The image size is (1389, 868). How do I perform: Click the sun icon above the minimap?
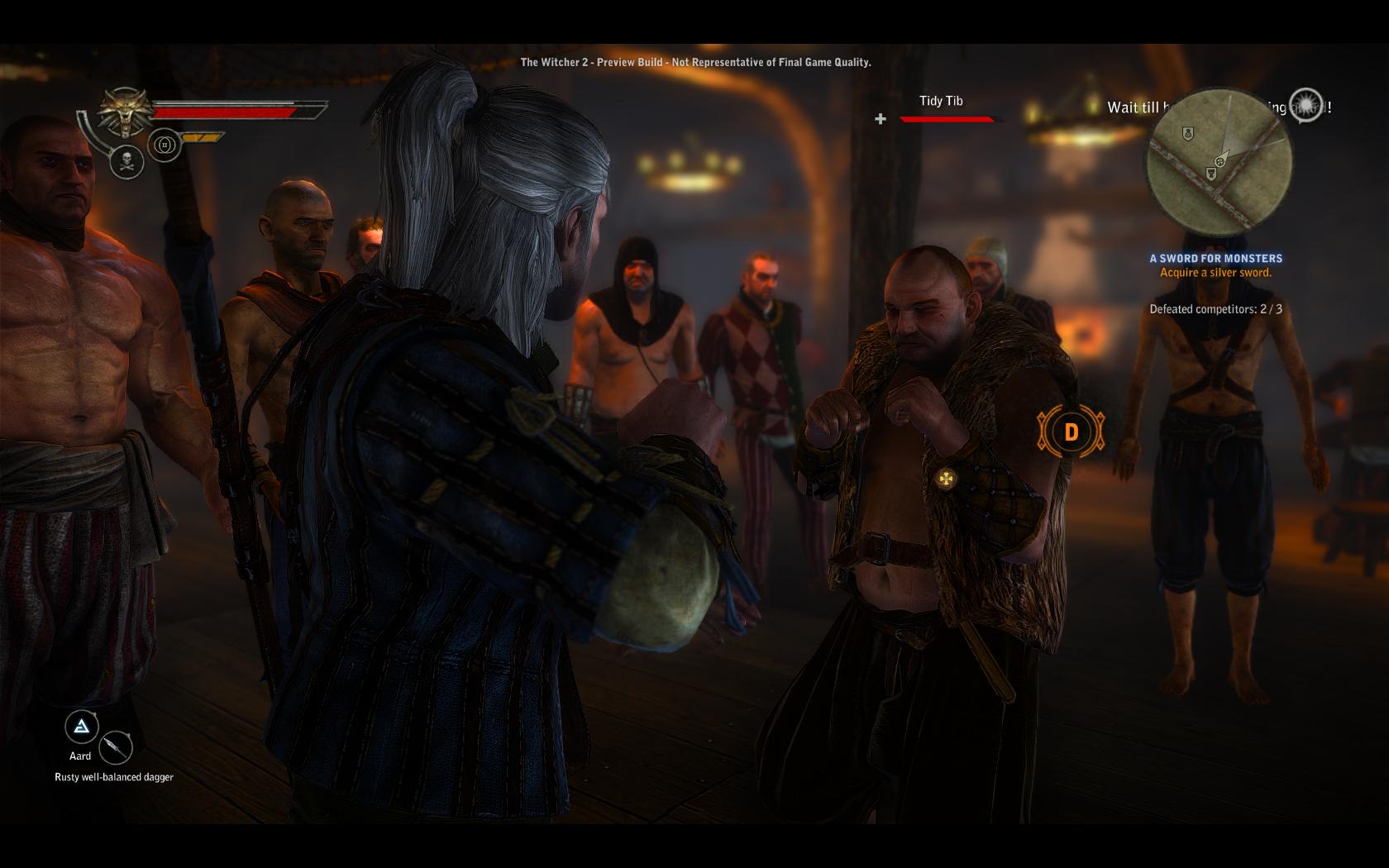coord(1305,104)
